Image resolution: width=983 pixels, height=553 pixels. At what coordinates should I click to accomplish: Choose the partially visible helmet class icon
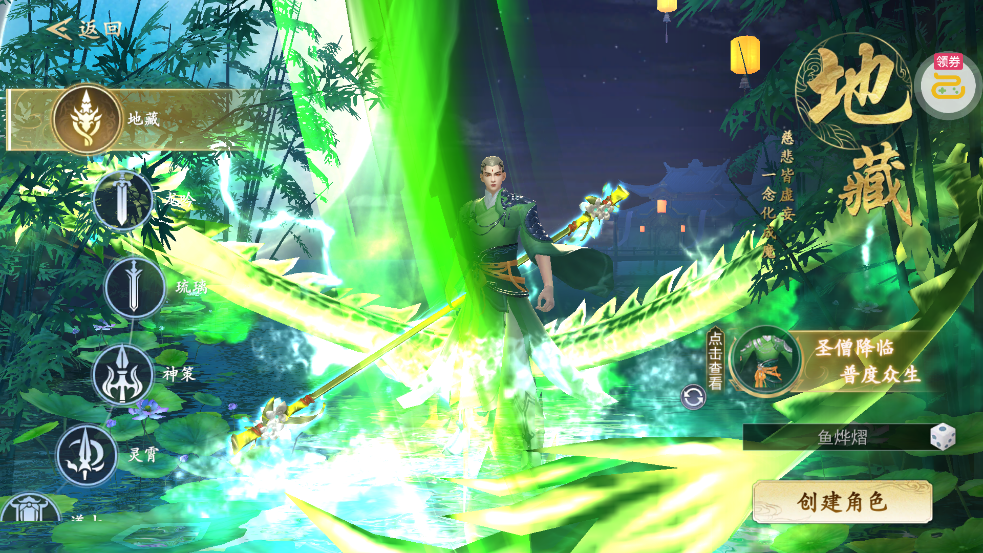[x=38, y=510]
